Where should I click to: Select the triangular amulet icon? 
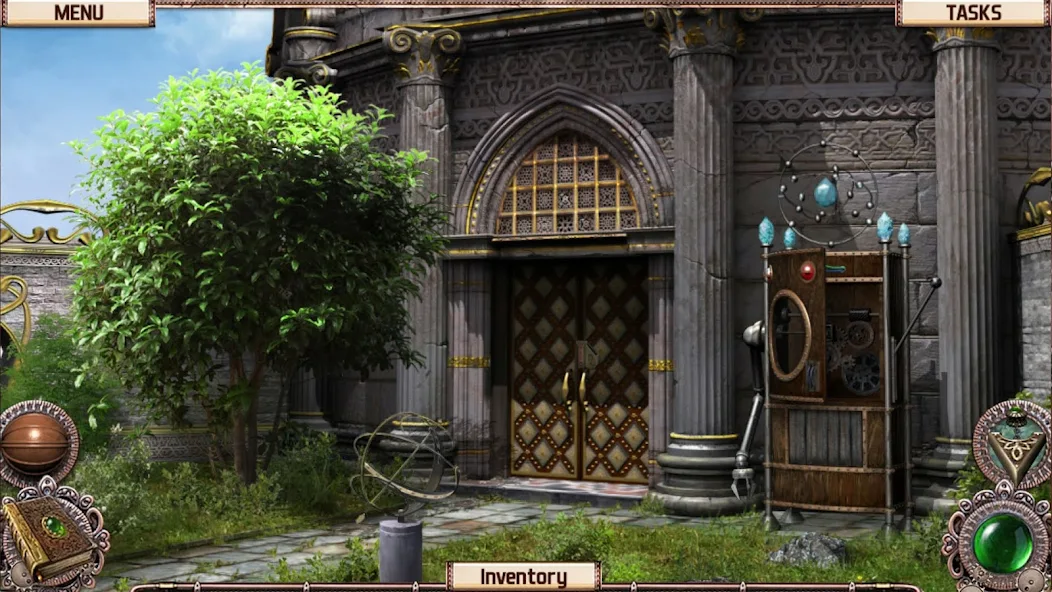point(1012,441)
